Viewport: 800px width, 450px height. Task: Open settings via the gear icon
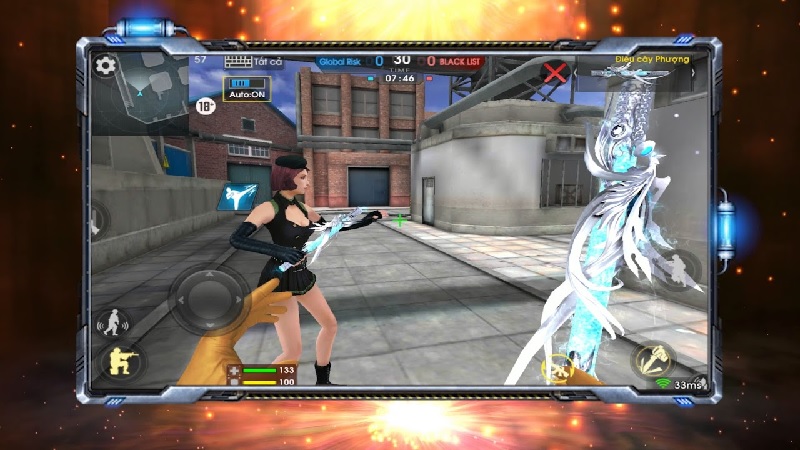[x=104, y=66]
